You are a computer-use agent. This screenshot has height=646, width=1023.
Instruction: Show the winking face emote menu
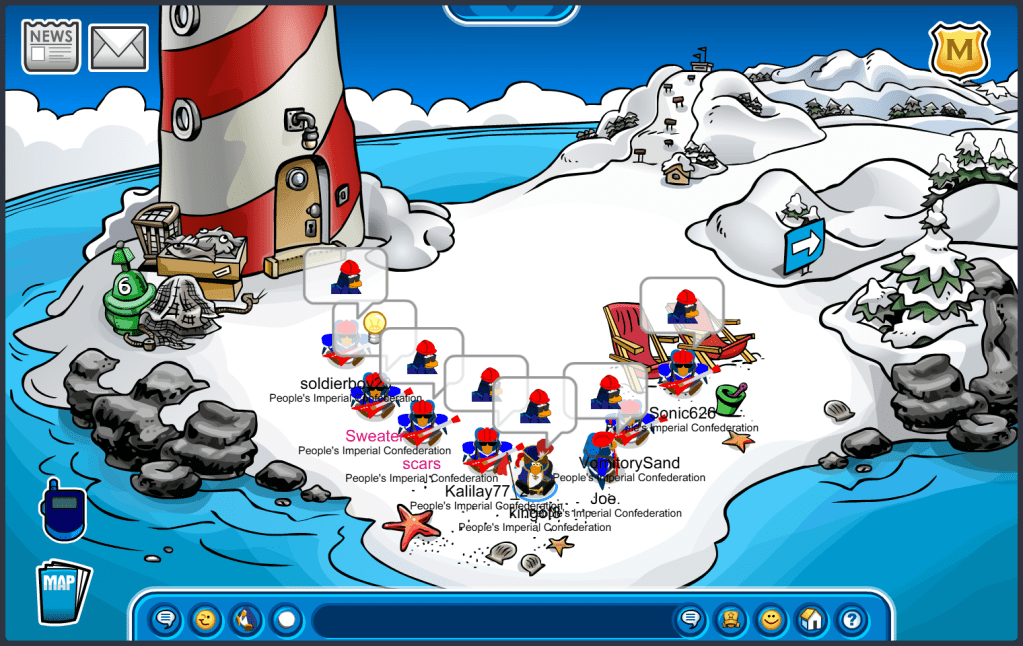[x=205, y=620]
